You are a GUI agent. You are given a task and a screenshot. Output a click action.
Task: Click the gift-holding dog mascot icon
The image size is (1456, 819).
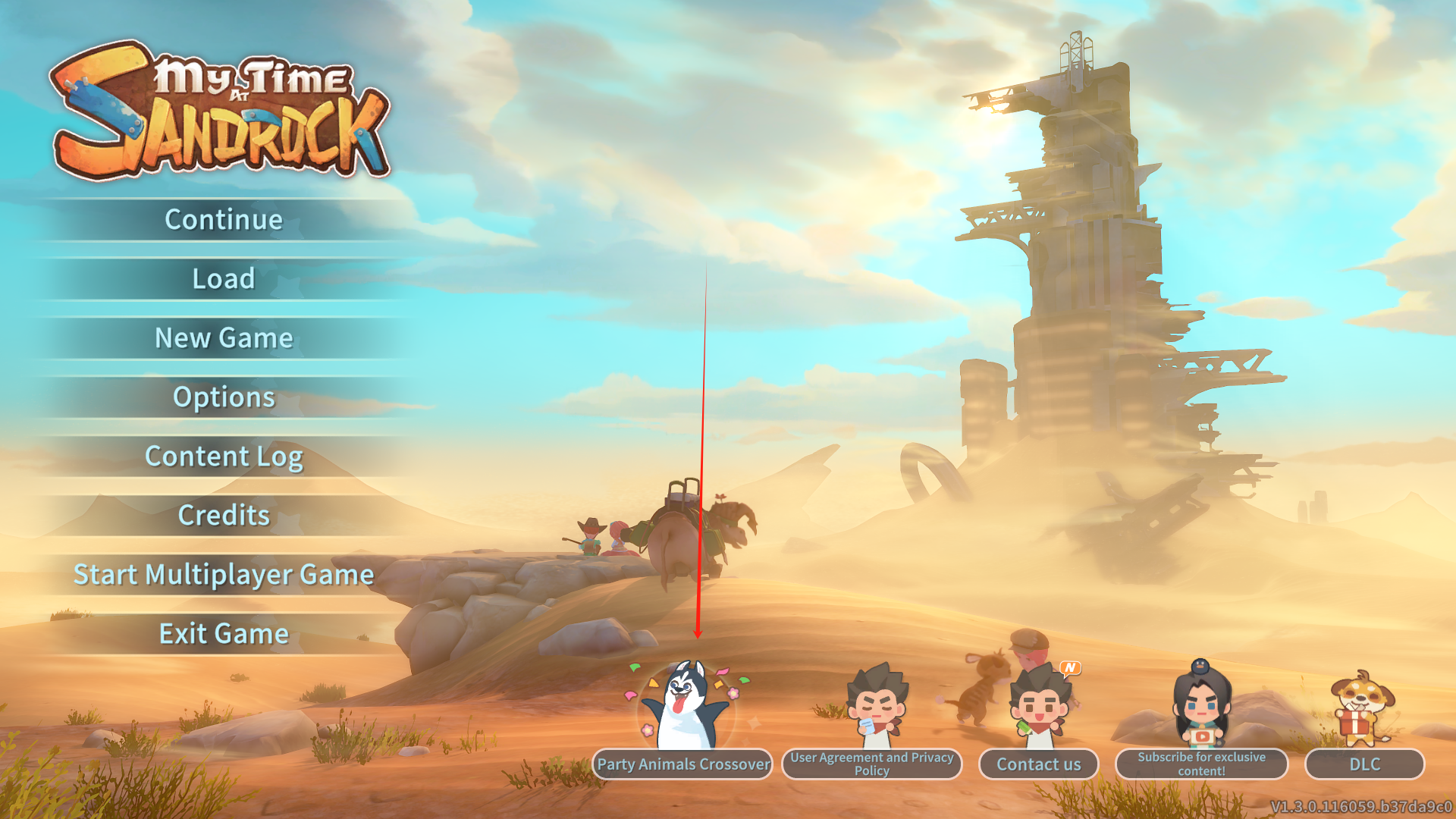[x=1362, y=709]
